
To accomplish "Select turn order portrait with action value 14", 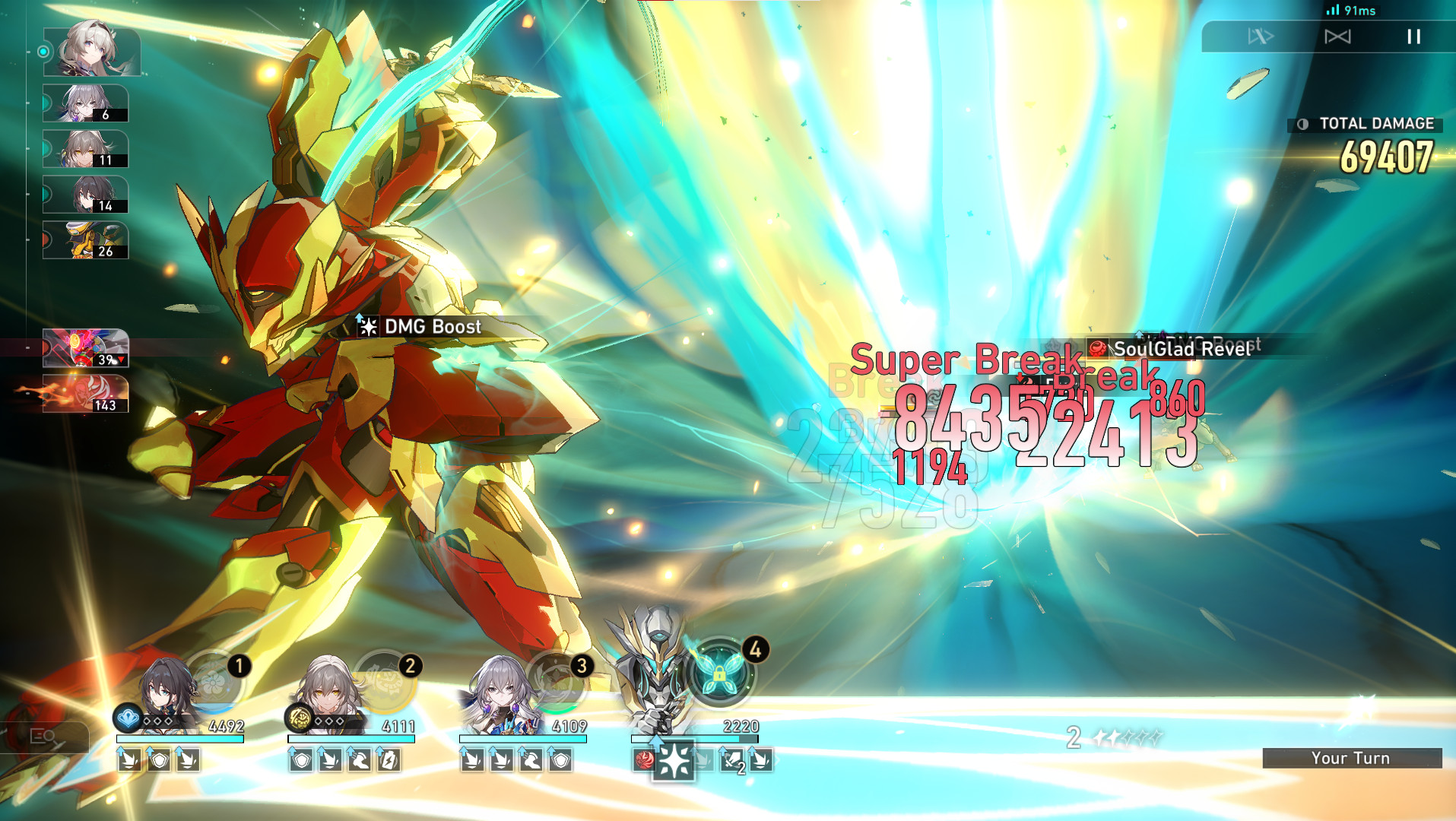I will pyautogui.click(x=85, y=195).
